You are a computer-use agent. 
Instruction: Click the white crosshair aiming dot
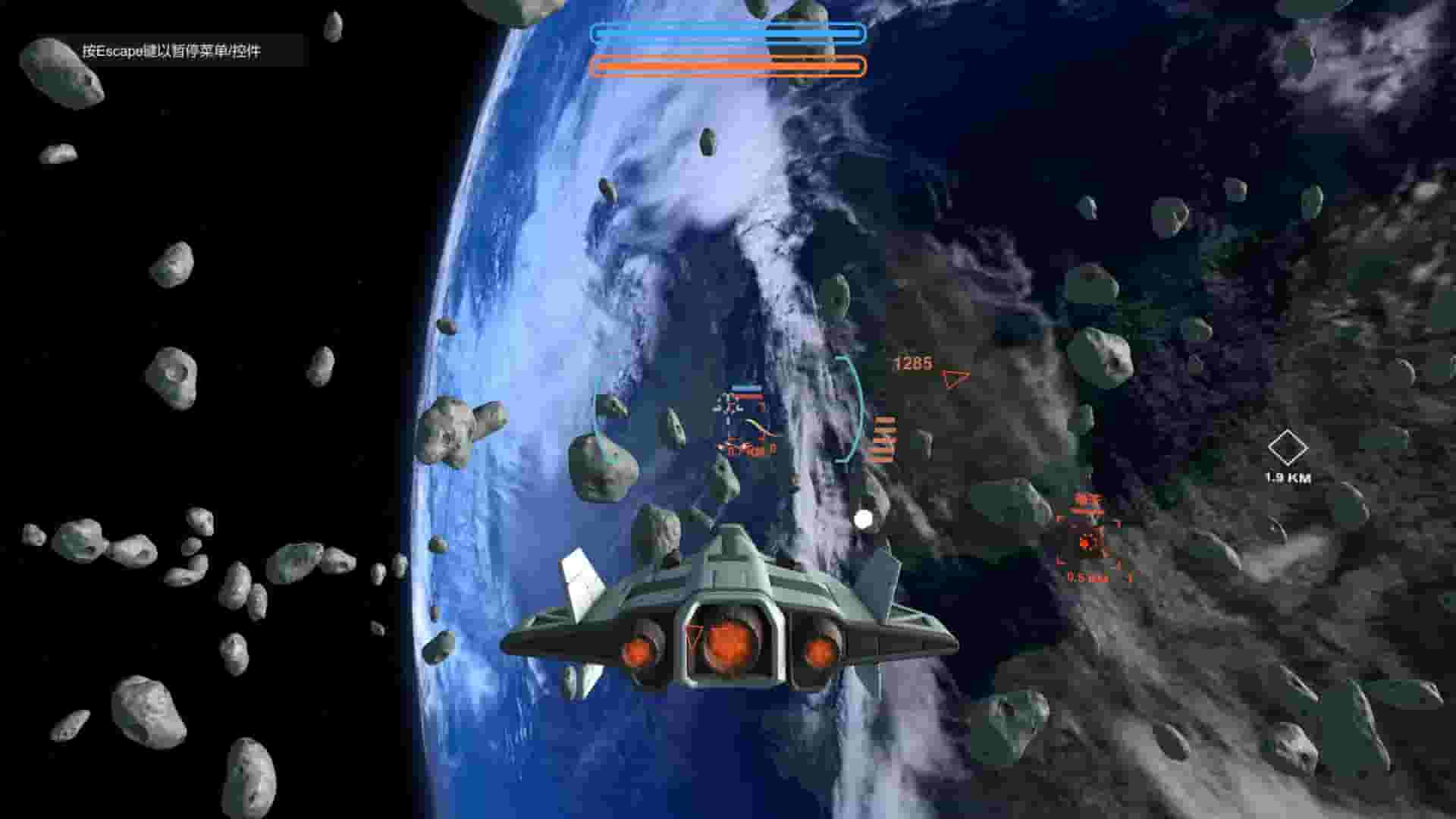point(863,519)
